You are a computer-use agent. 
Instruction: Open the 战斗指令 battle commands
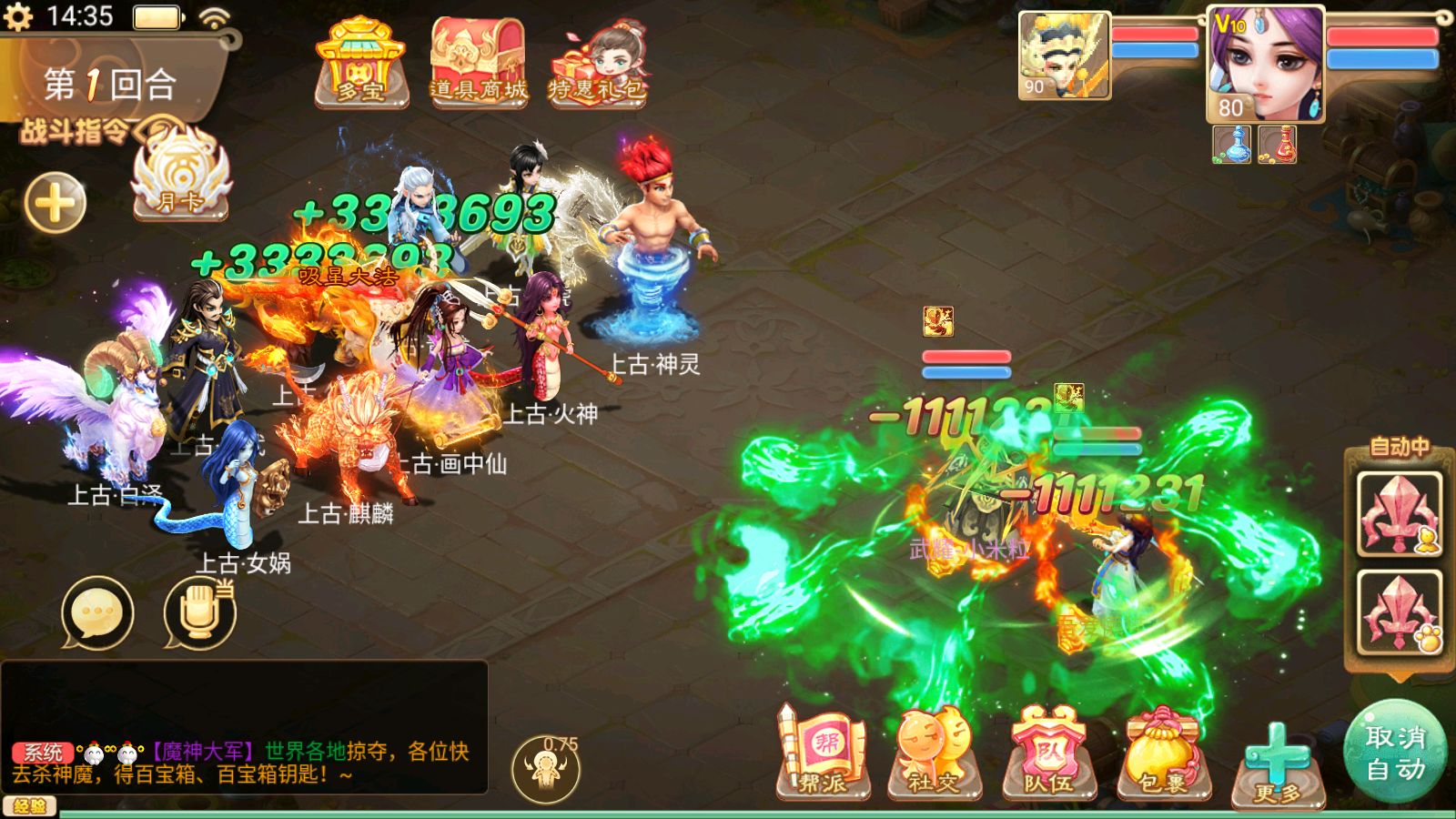pyautogui.click(x=77, y=132)
